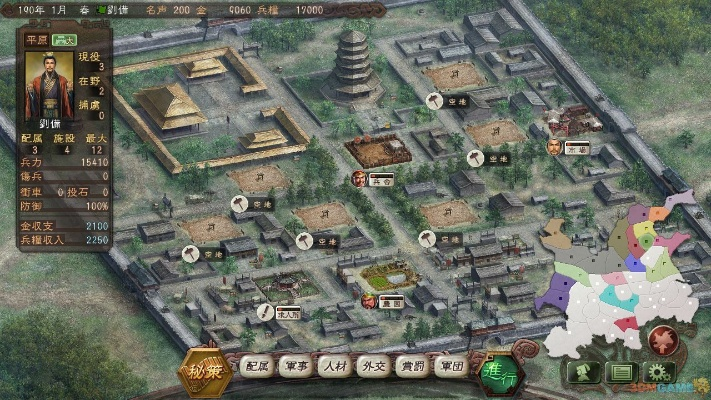Screen dimensions: 711x400
Task: Select the 農園 farm facility label
Action: [x=392, y=301]
